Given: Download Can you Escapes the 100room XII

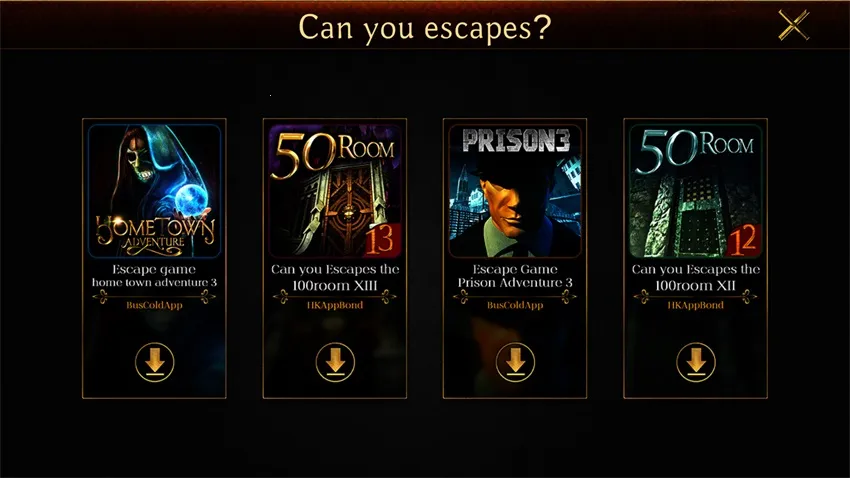Looking at the screenshot, I should (695, 361).
